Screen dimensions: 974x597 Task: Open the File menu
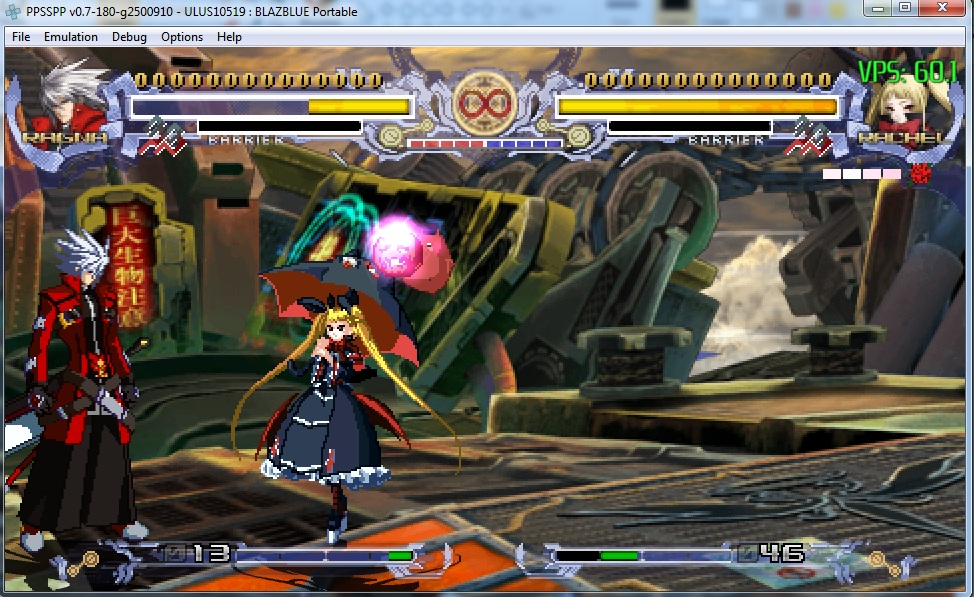point(21,37)
